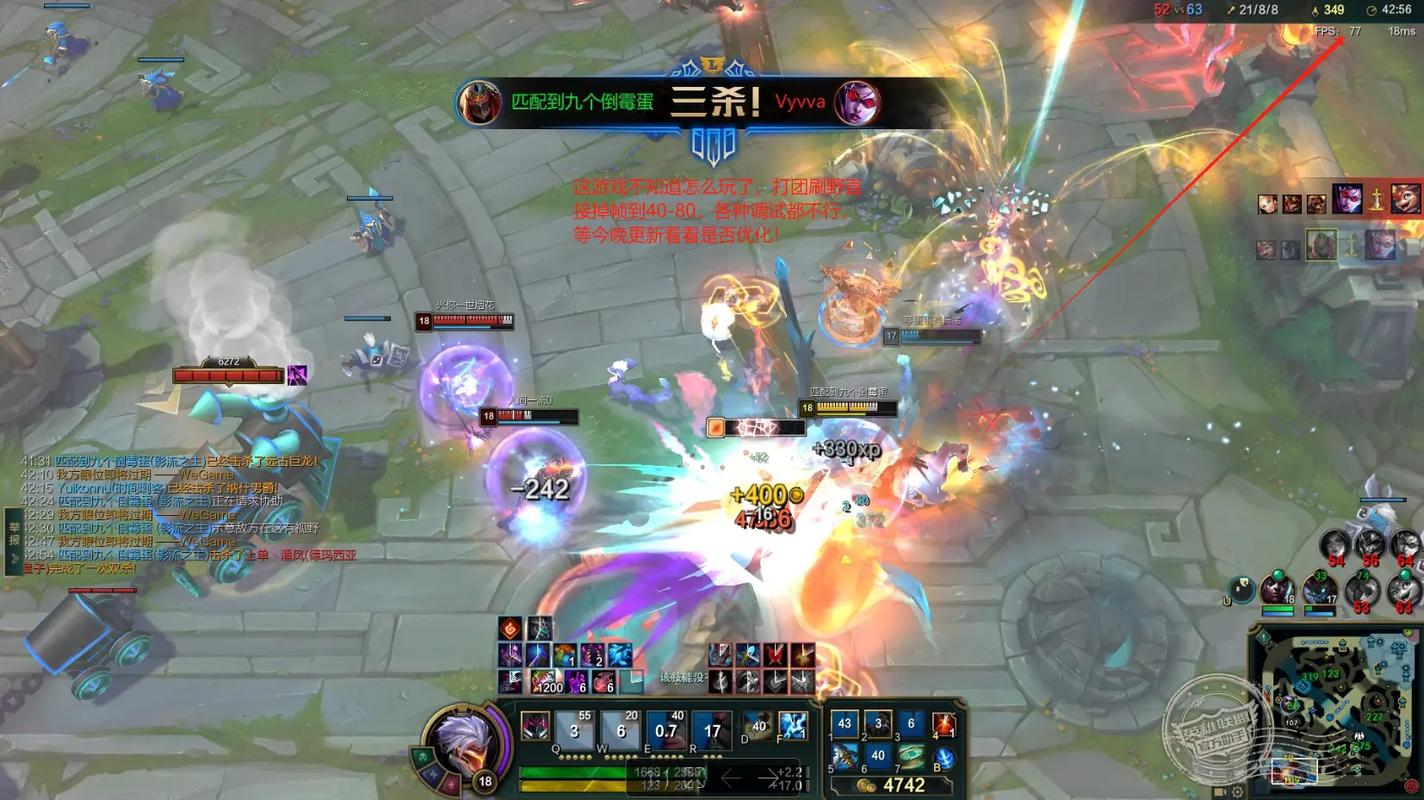
Task: Select the item in slot 5
Action: pos(846,756)
